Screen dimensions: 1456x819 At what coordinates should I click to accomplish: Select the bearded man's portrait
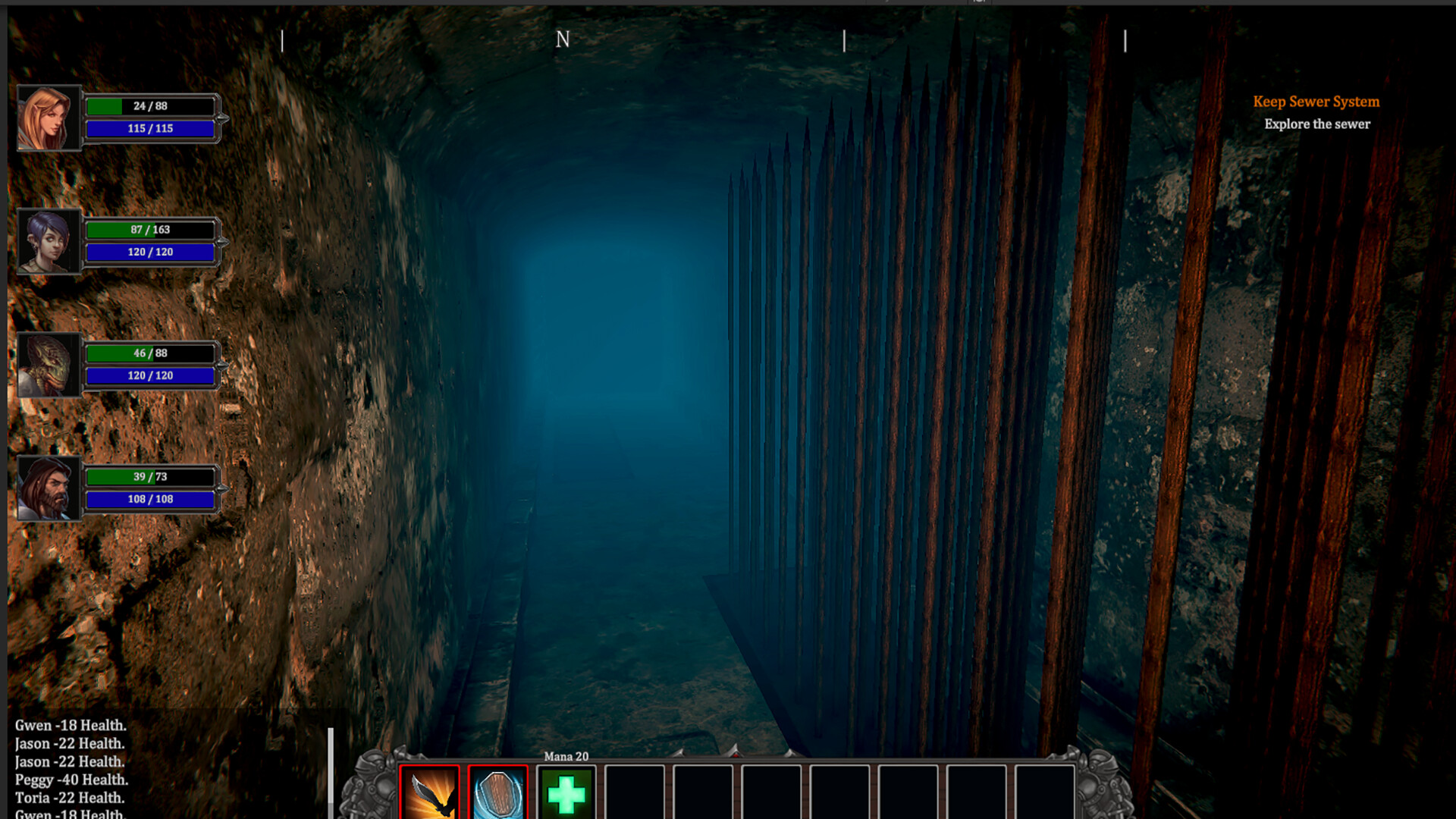pos(49,488)
